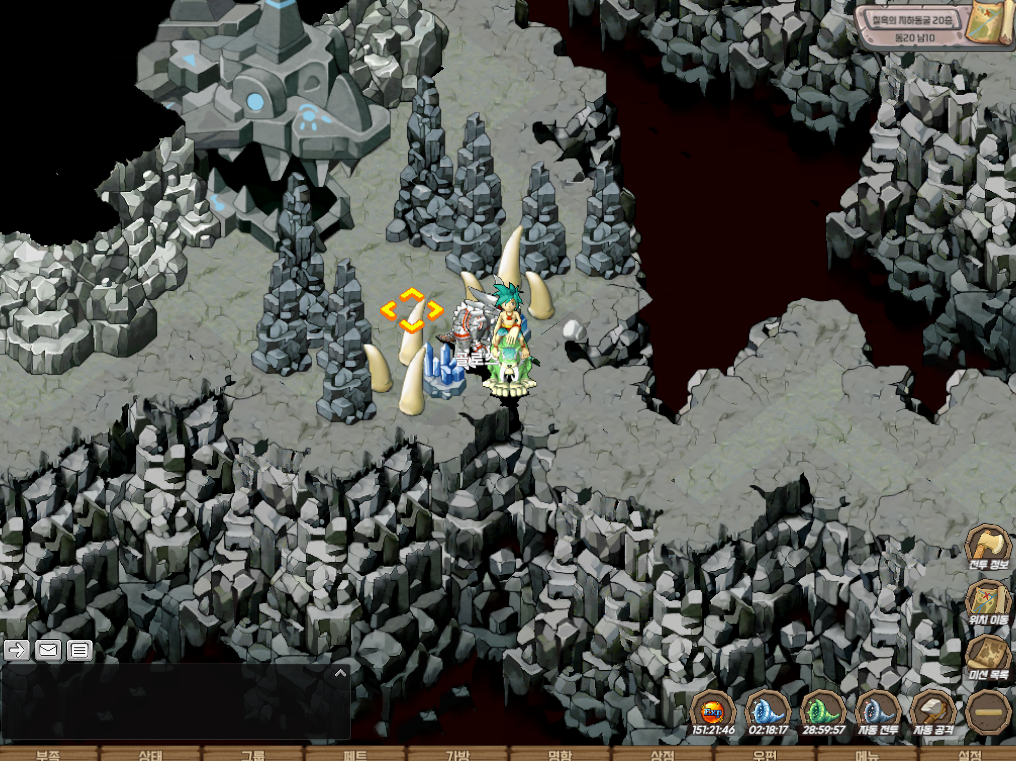1016x761 pixels.
Task: Open the world map scroll icon
Action: click(x=992, y=25)
